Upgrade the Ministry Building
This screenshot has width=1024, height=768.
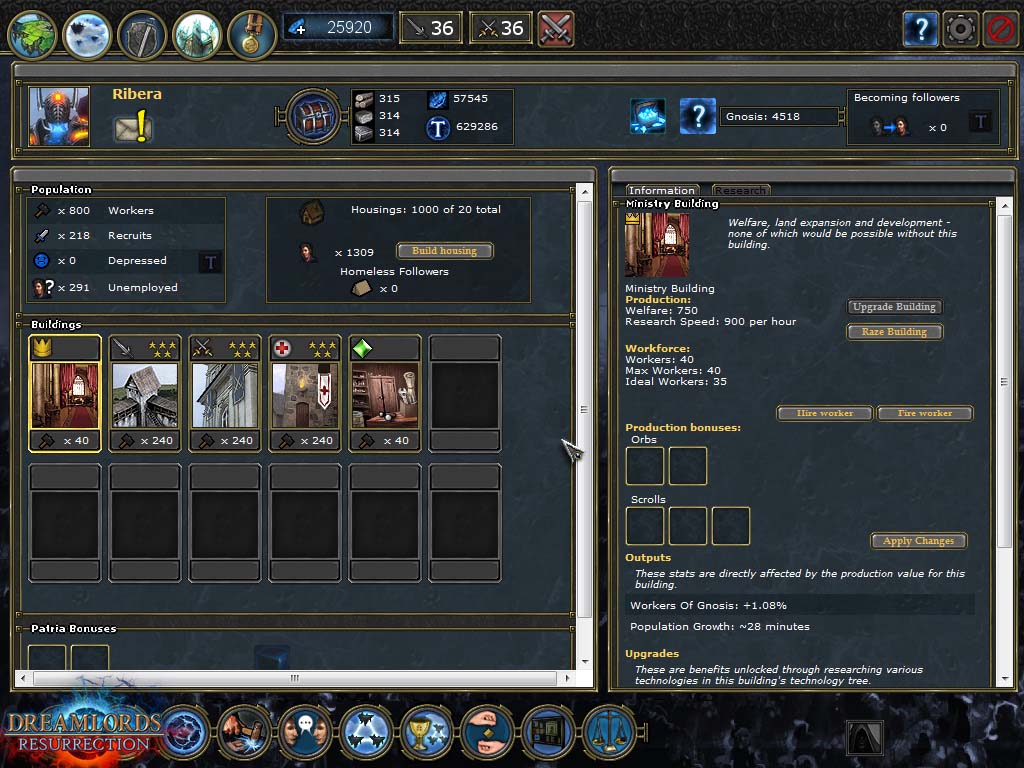(894, 307)
